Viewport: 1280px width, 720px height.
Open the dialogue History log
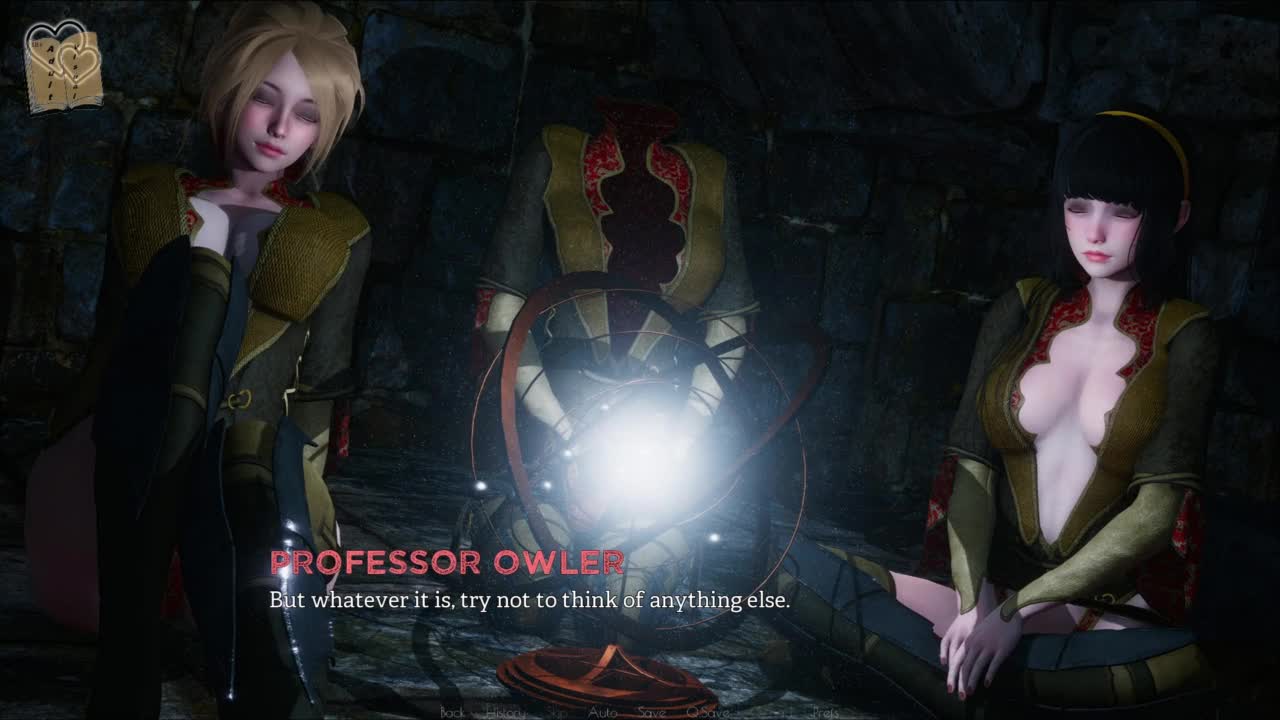505,712
